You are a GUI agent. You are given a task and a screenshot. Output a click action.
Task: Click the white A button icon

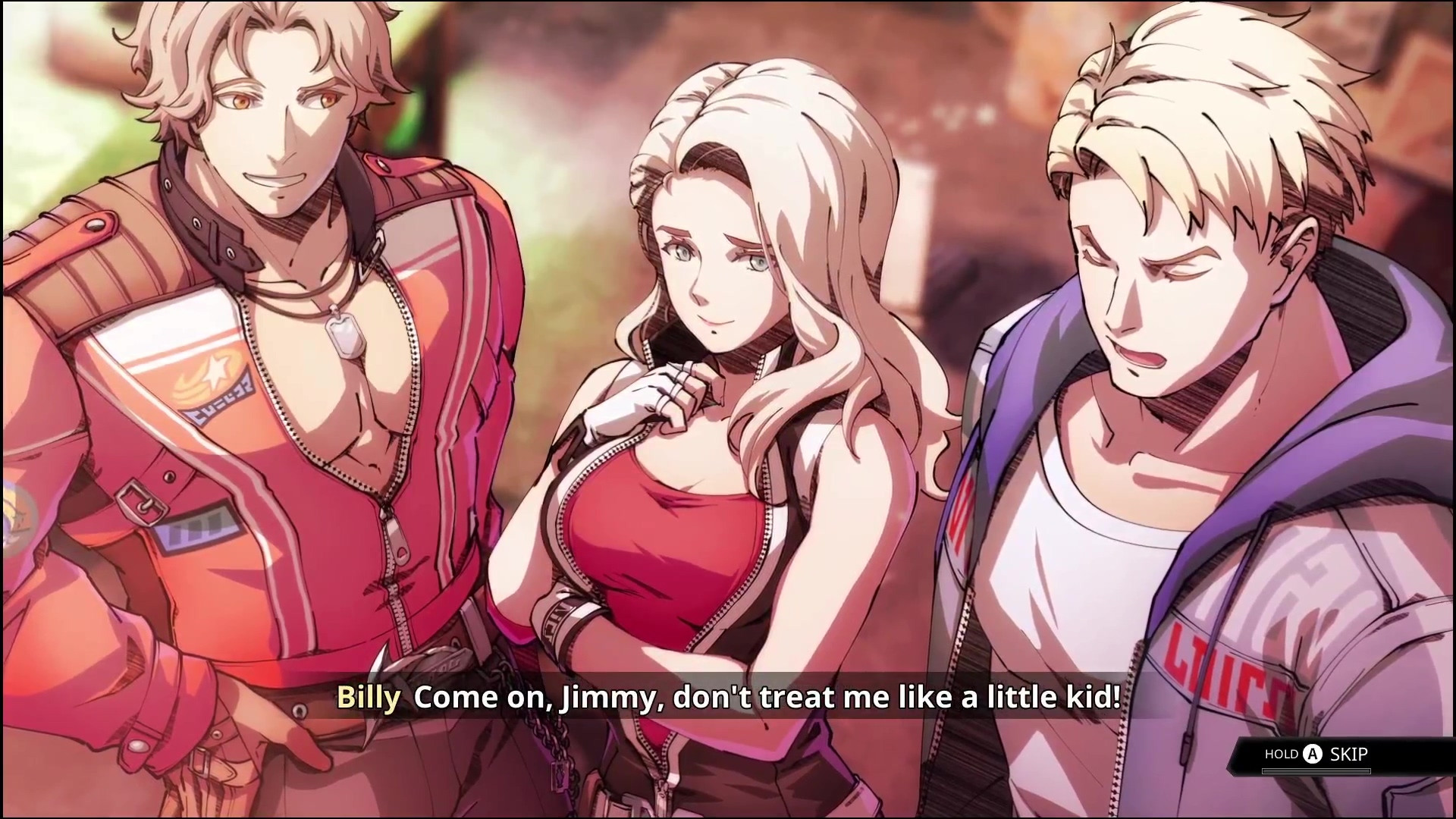[1312, 754]
